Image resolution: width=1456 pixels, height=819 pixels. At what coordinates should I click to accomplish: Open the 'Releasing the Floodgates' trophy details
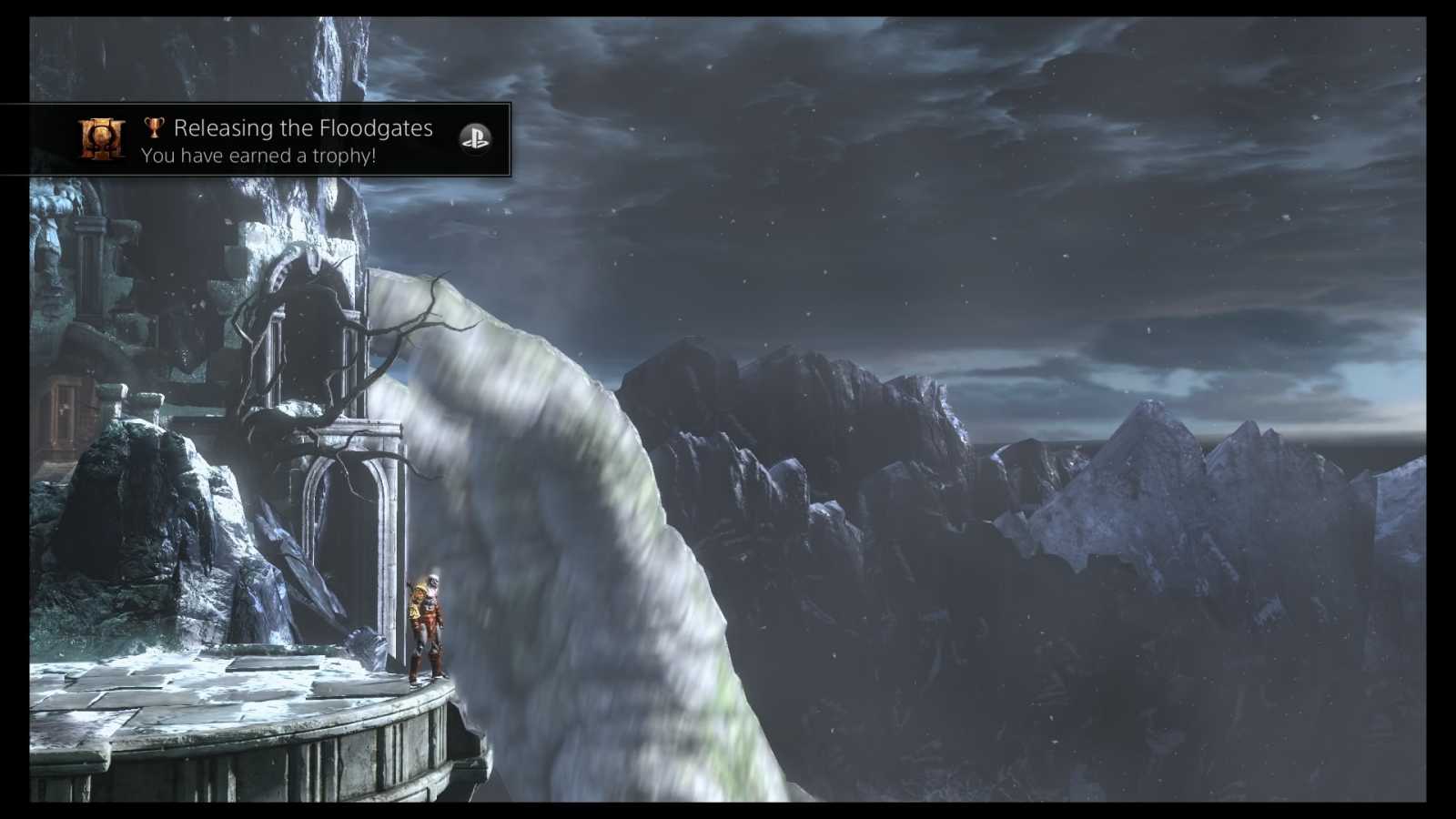click(x=305, y=128)
